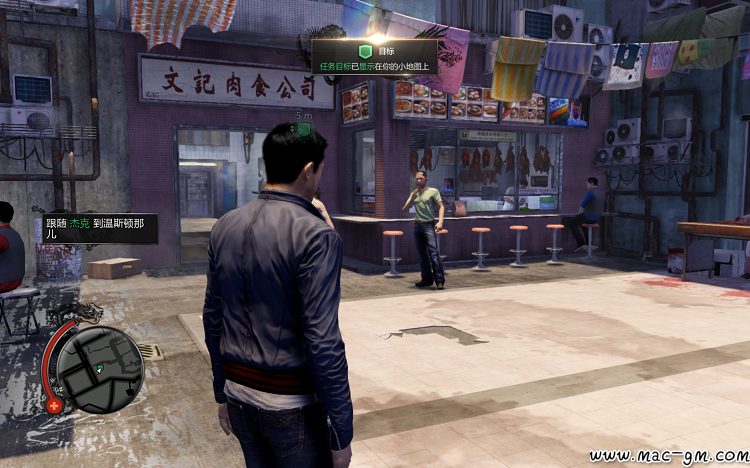This screenshot has width=750, height=468.
Task: Click the red cross icon beside minimap
Action: coord(53,405)
